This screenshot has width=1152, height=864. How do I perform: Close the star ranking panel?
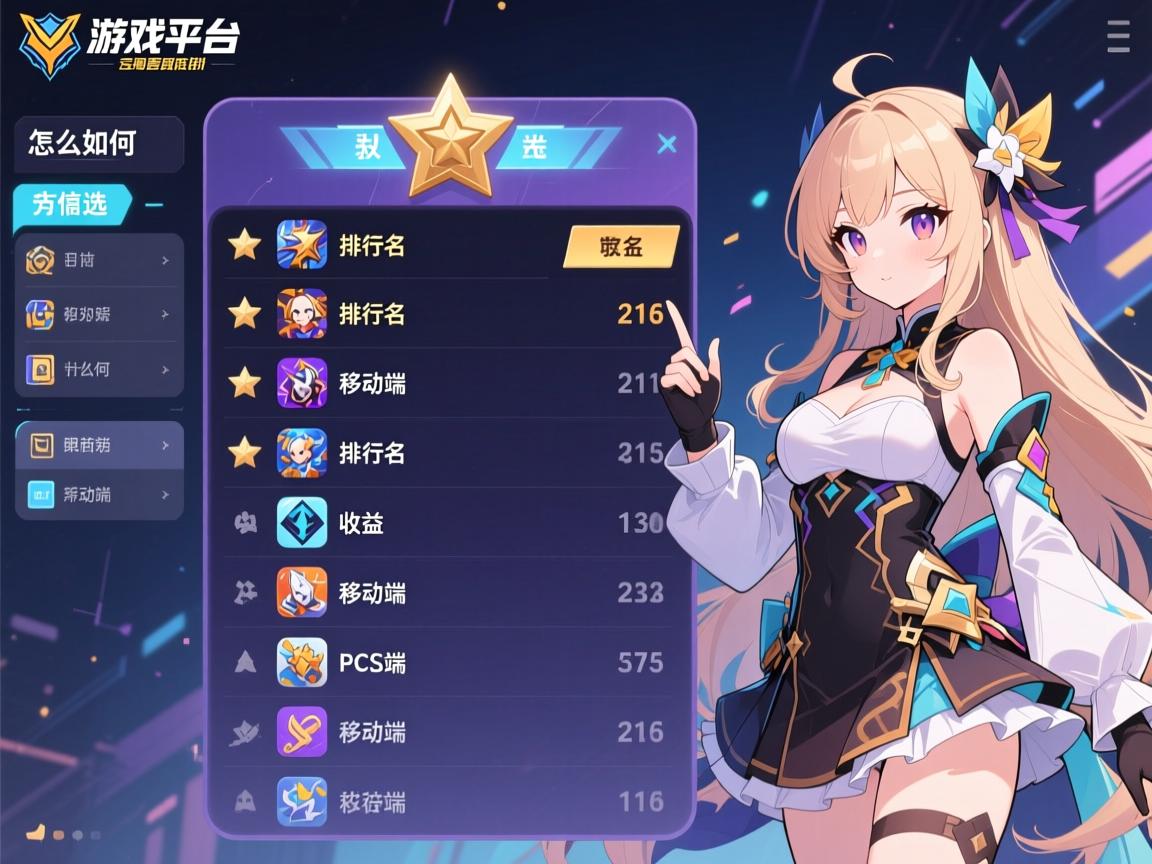click(667, 145)
